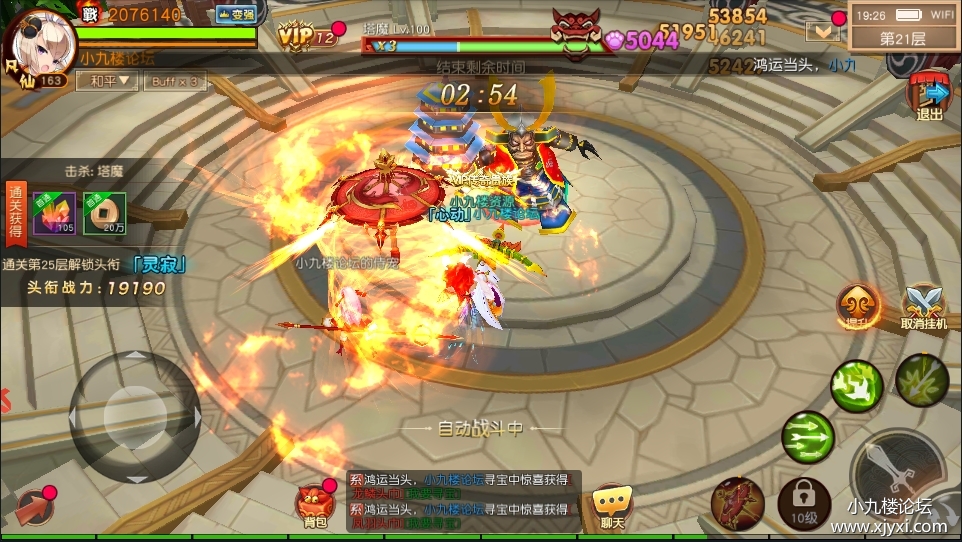Toggle 取消挂机 auto-battle off

922,305
